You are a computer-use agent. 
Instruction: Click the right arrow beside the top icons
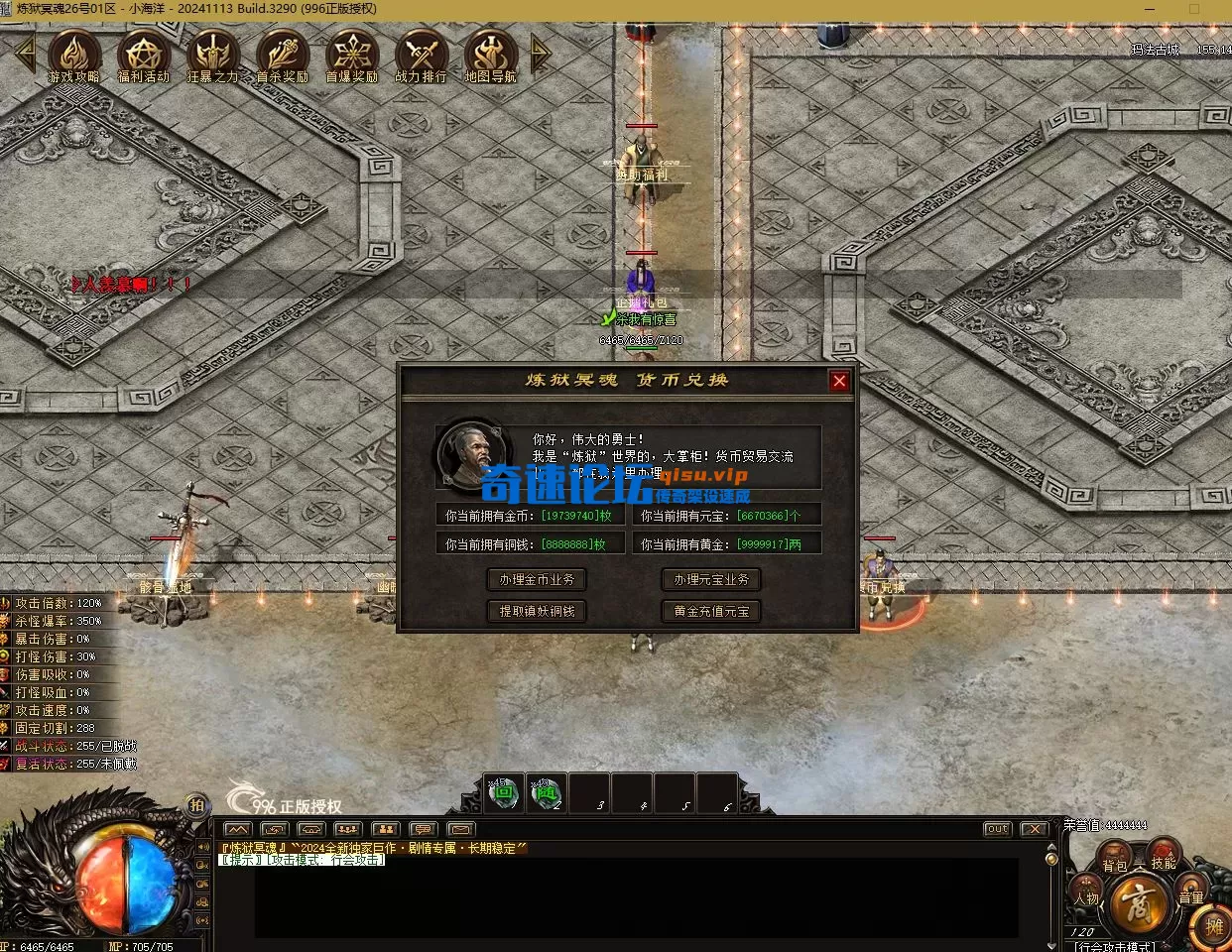click(540, 54)
